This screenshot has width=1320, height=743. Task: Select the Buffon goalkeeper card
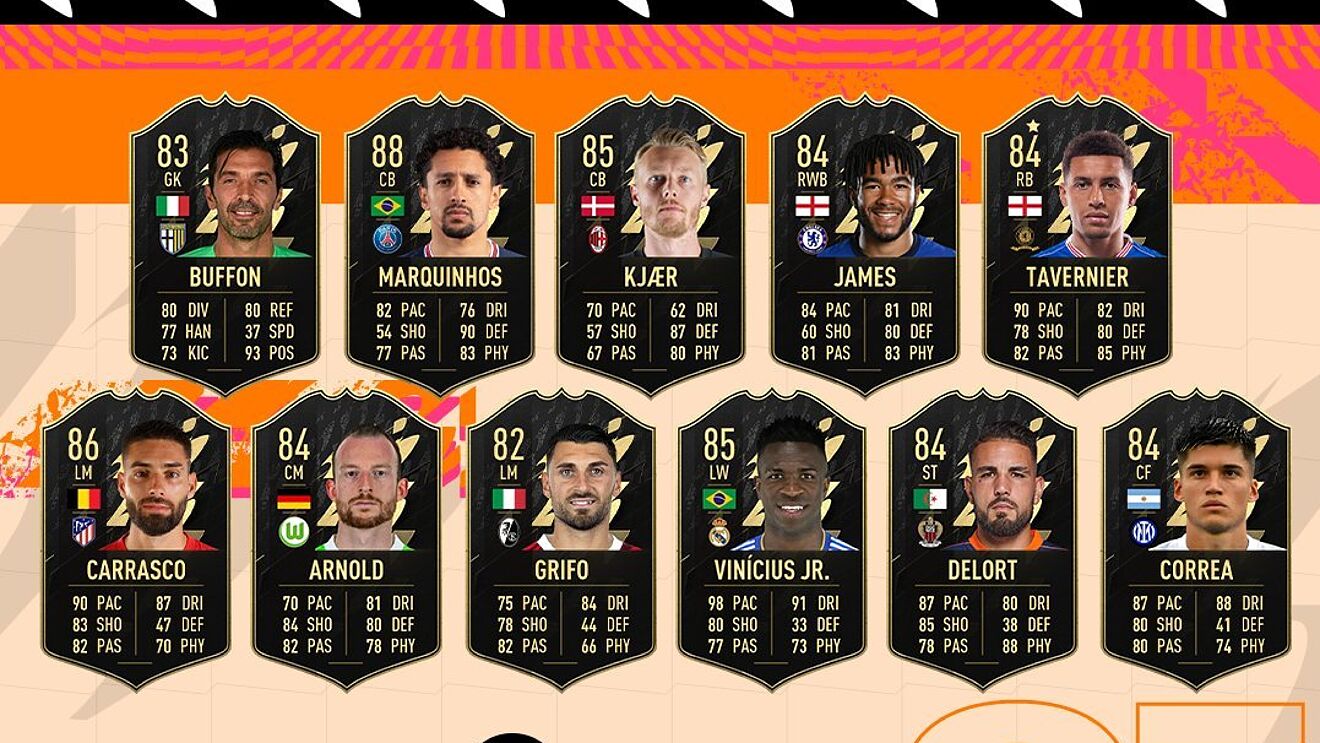(225, 245)
